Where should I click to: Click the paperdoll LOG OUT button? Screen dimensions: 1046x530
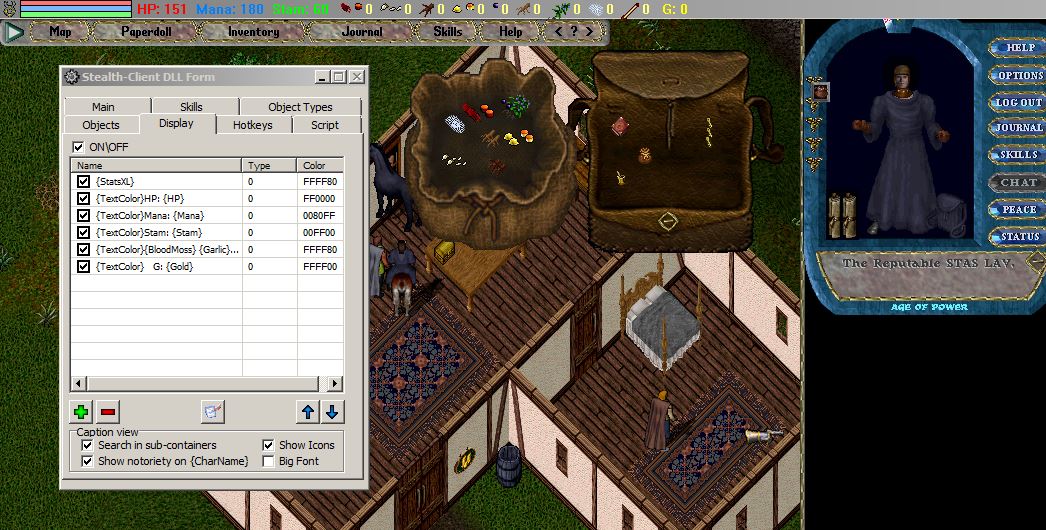1019,102
